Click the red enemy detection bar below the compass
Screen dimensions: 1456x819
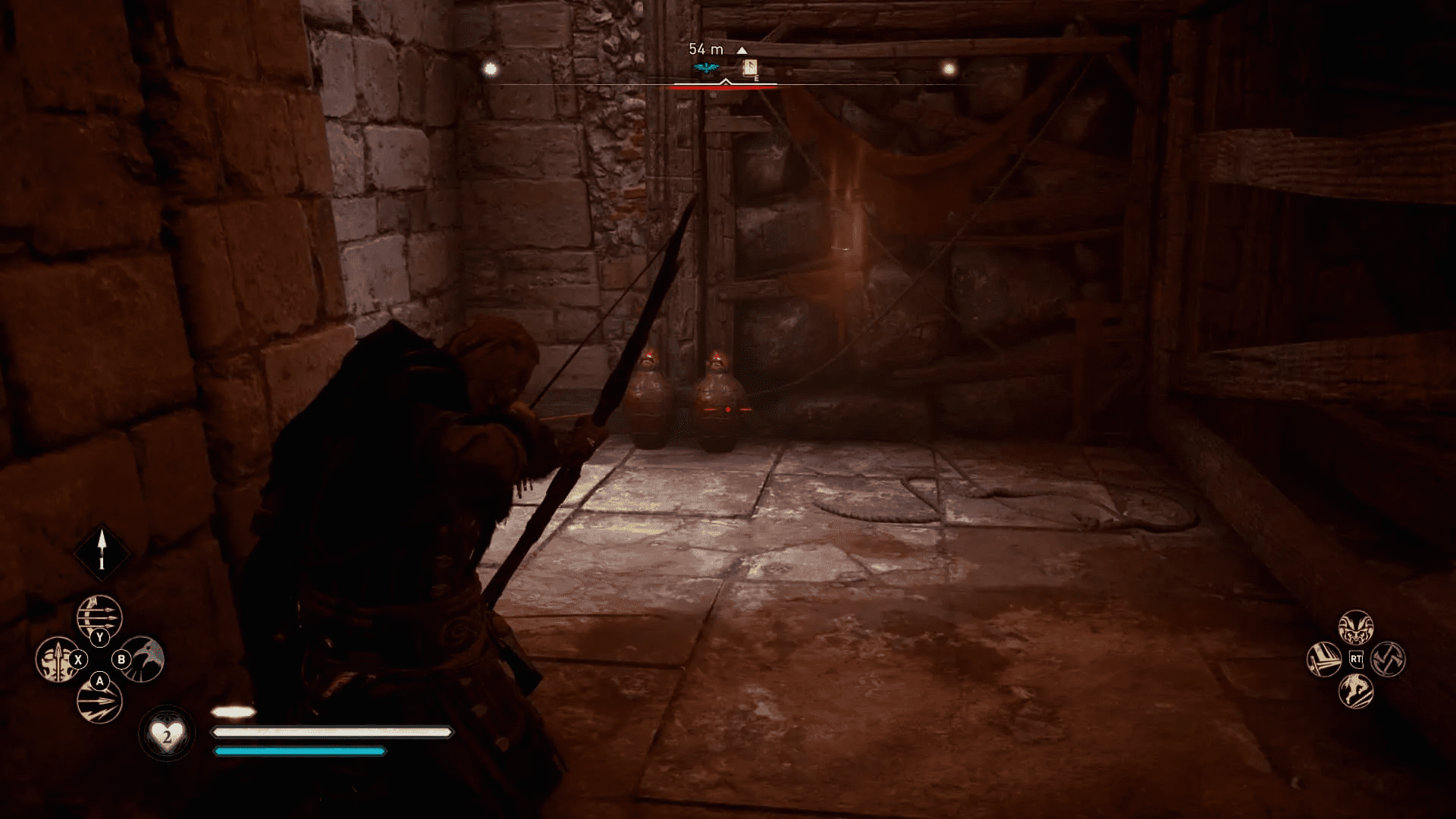click(x=723, y=89)
